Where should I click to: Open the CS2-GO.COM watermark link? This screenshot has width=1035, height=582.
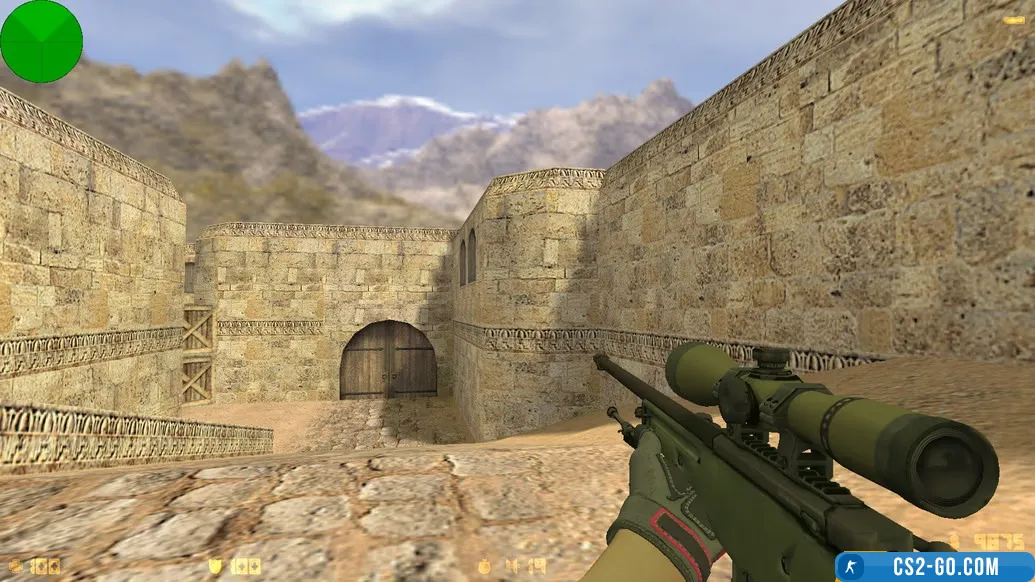click(934, 566)
